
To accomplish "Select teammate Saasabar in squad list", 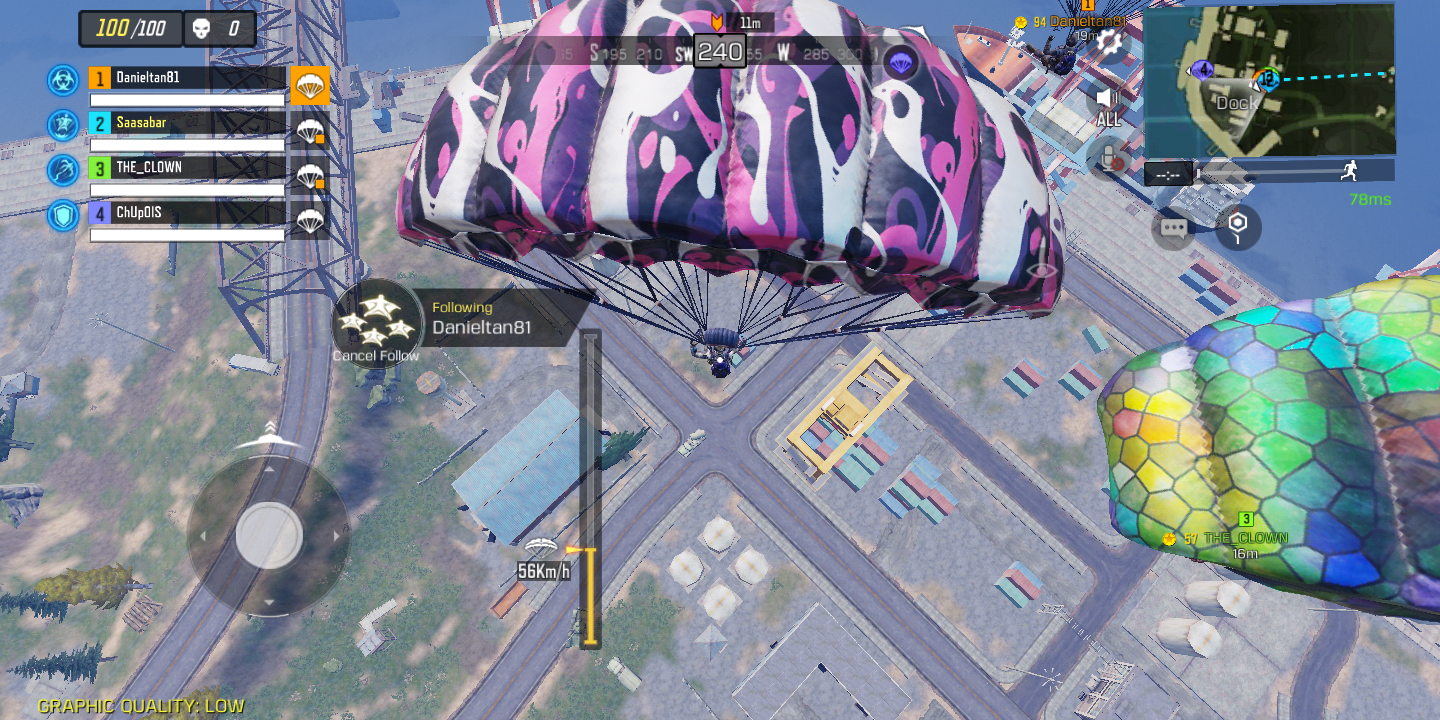I will pyautogui.click(x=187, y=123).
